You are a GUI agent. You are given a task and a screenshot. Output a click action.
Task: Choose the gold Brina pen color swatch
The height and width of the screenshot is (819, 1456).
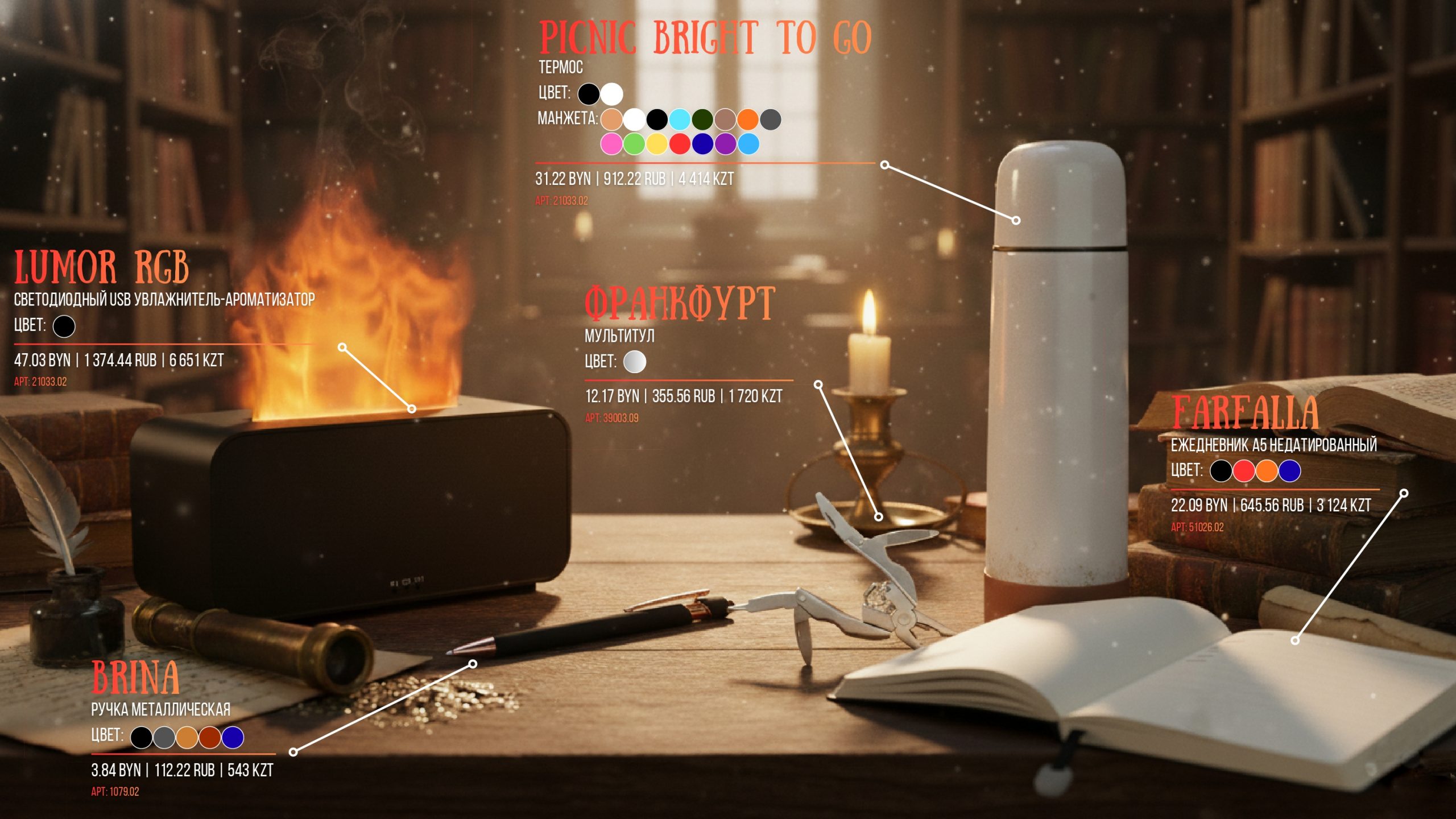pyautogui.click(x=187, y=738)
